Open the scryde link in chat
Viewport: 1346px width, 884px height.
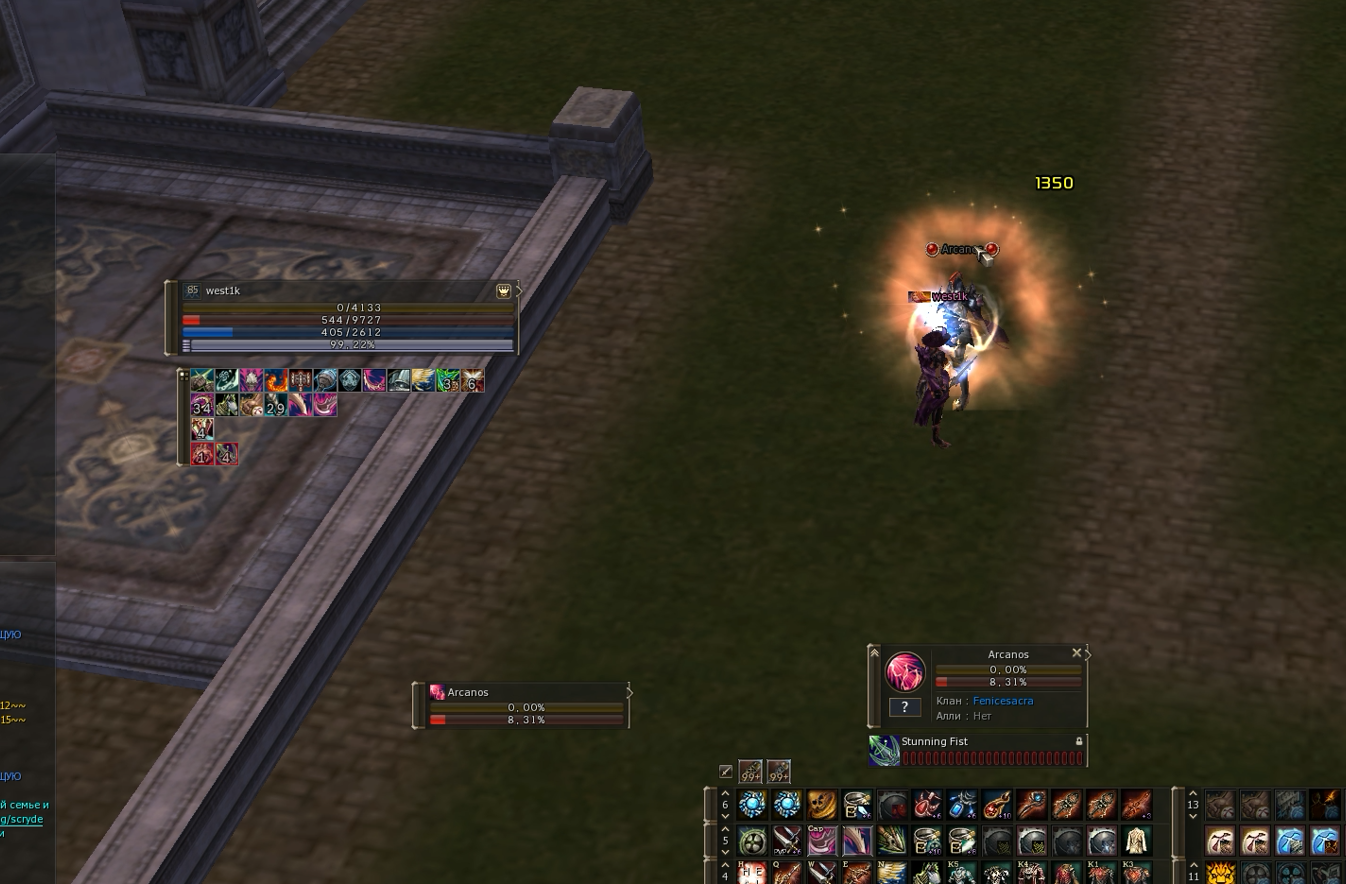point(22,819)
